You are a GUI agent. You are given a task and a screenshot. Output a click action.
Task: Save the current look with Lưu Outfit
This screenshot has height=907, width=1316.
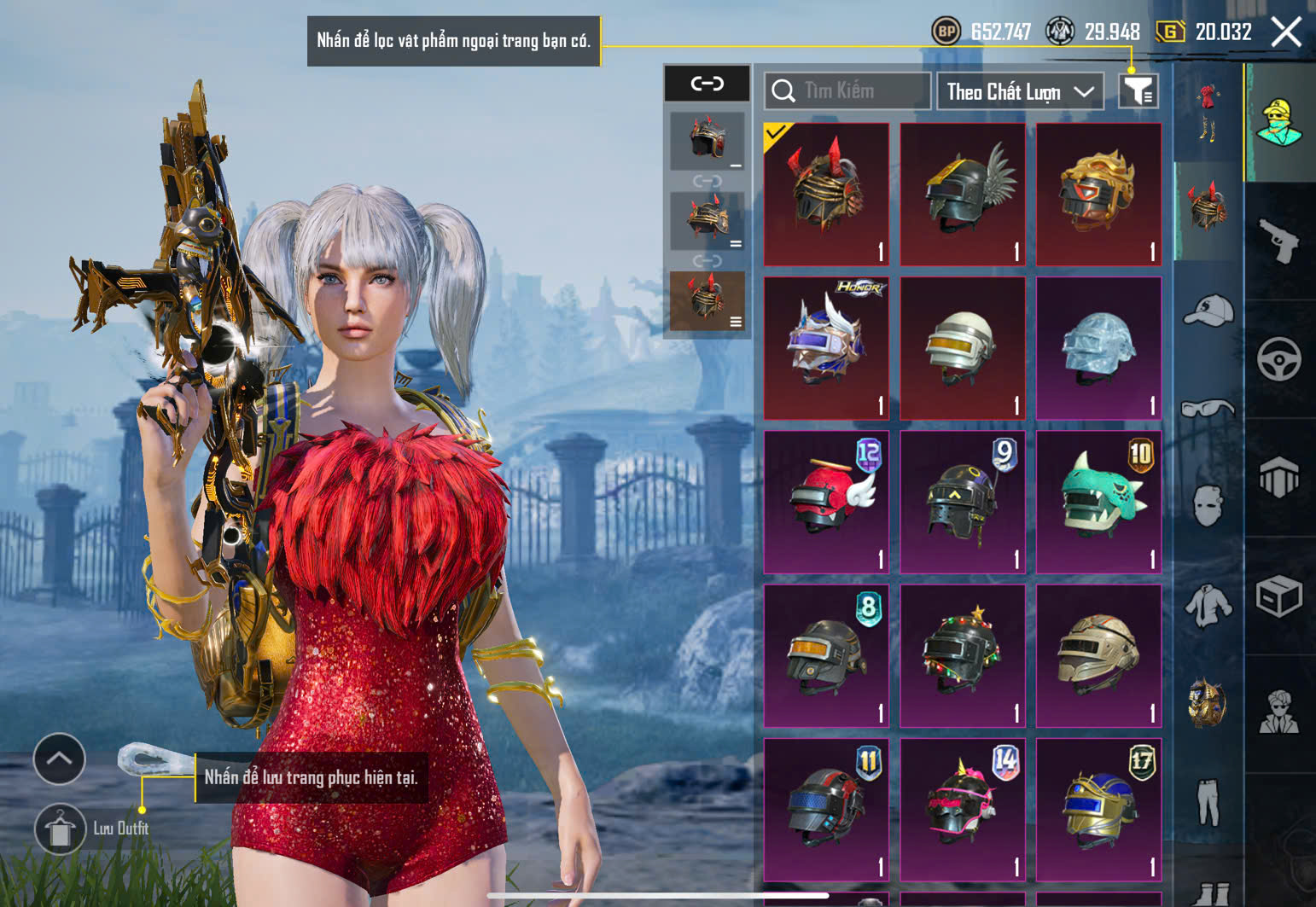coord(60,829)
